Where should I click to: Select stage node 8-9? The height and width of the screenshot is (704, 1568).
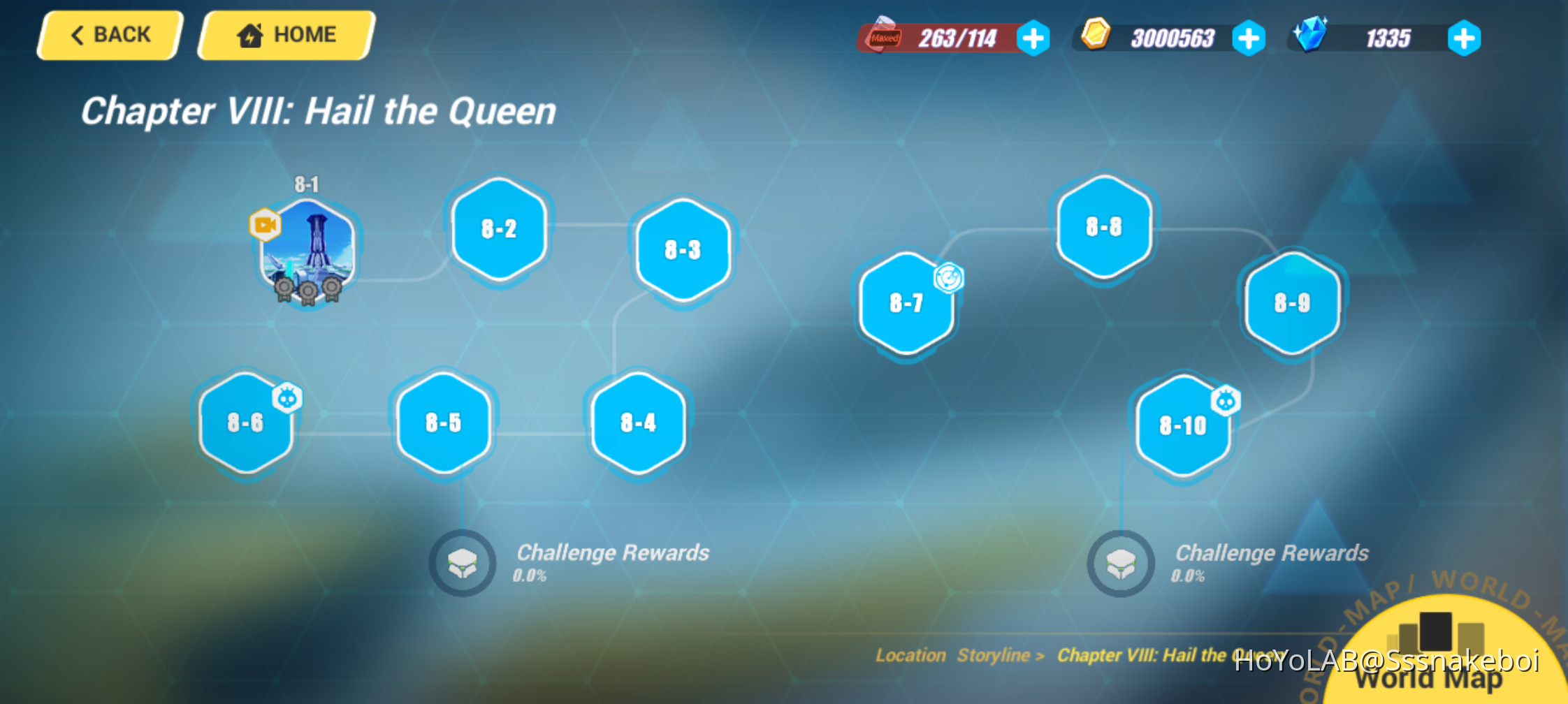(1291, 303)
